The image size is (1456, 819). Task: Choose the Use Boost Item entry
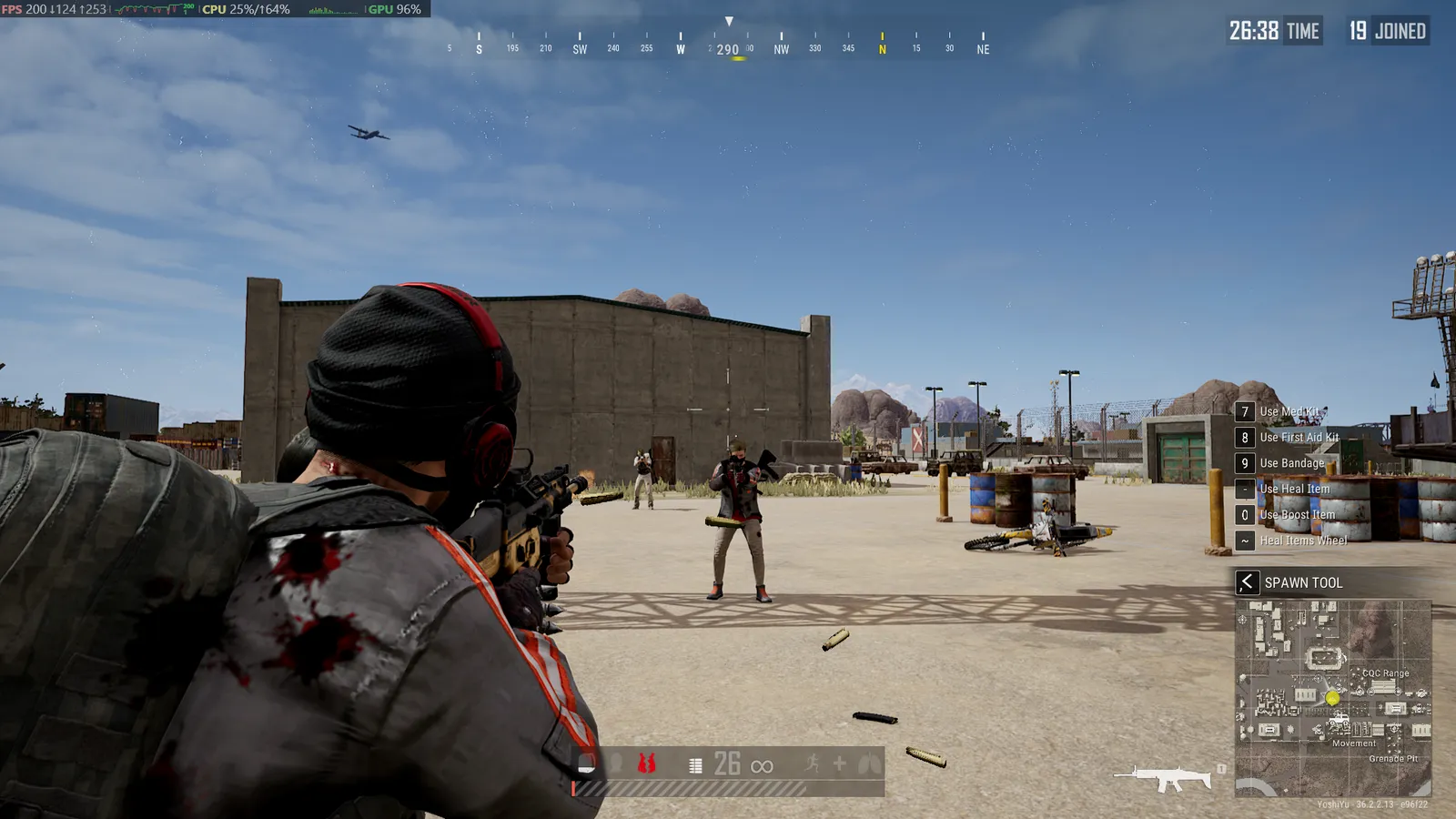point(1297,515)
